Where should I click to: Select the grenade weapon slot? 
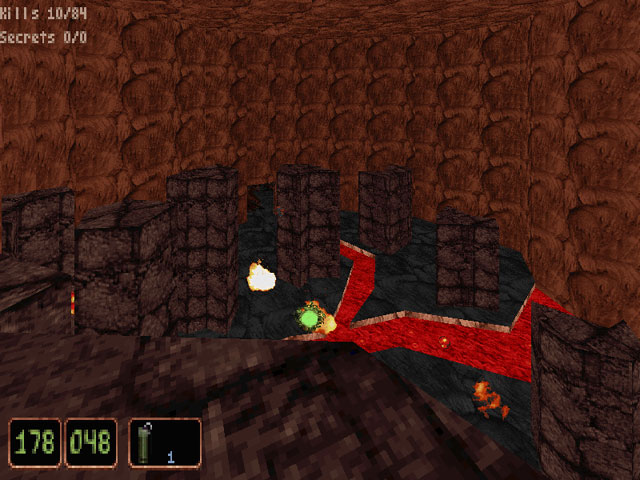pos(165,442)
